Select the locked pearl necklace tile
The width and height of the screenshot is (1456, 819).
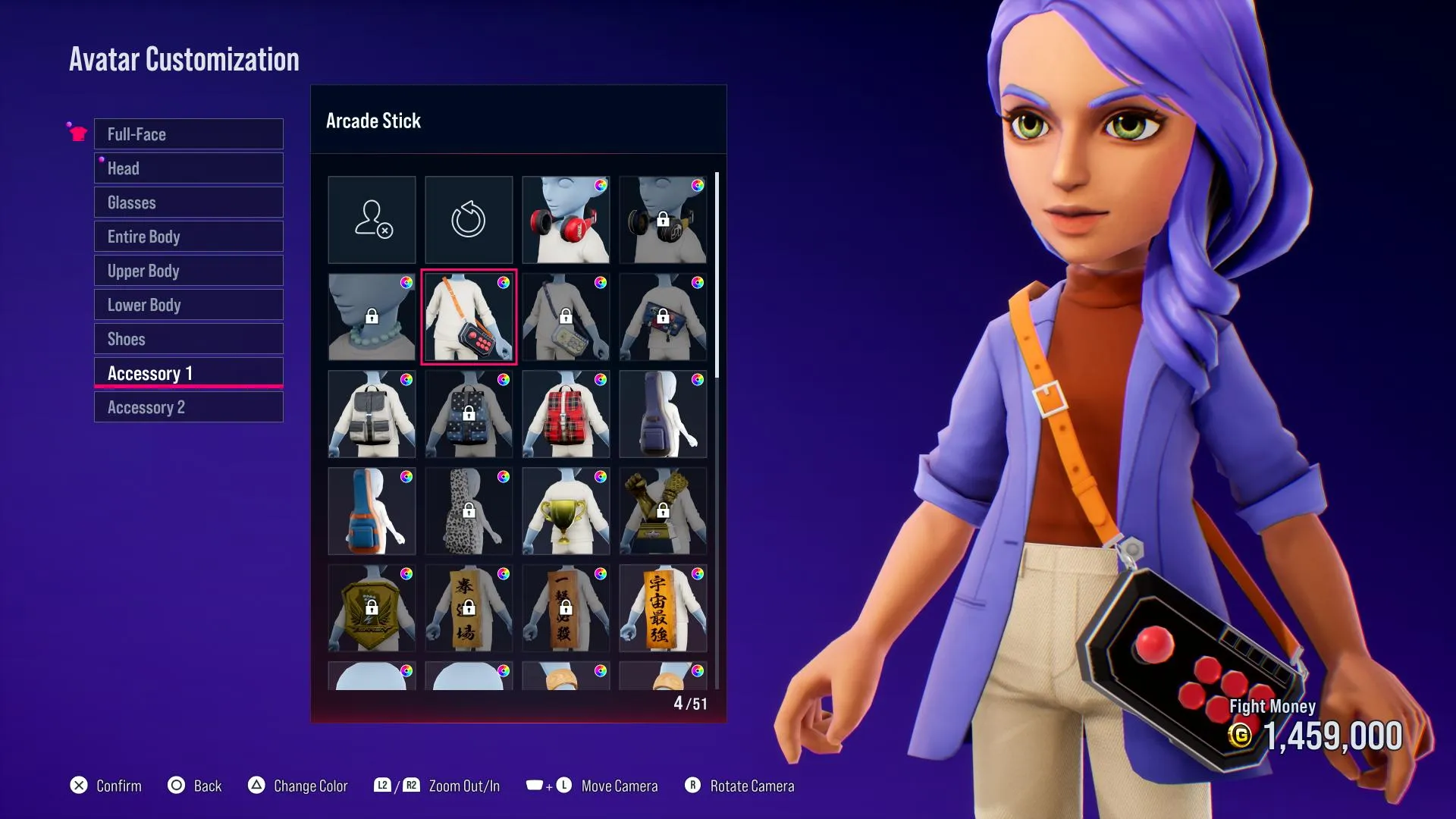tap(372, 317)
